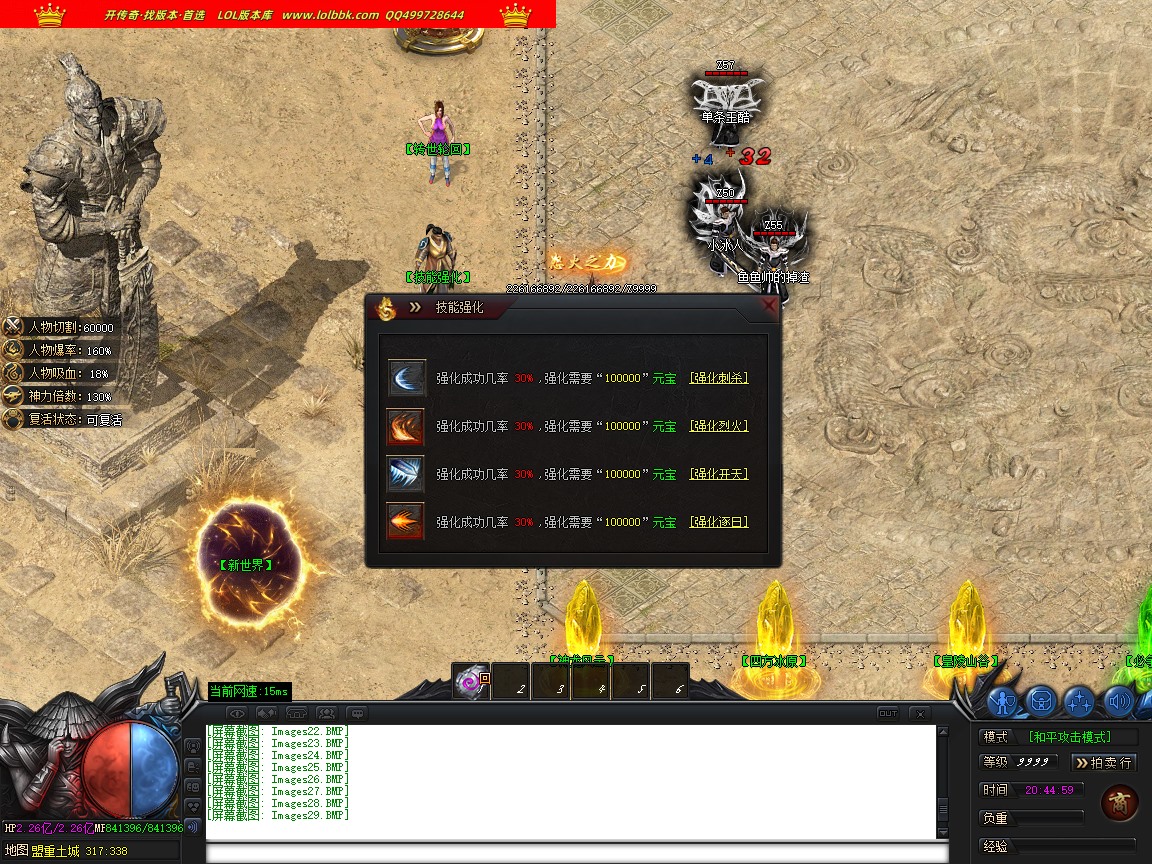The width and height of the screenshot is (1152, 864).
Task: Open the bag from the blue round icon
Action: pos(1041,702)
